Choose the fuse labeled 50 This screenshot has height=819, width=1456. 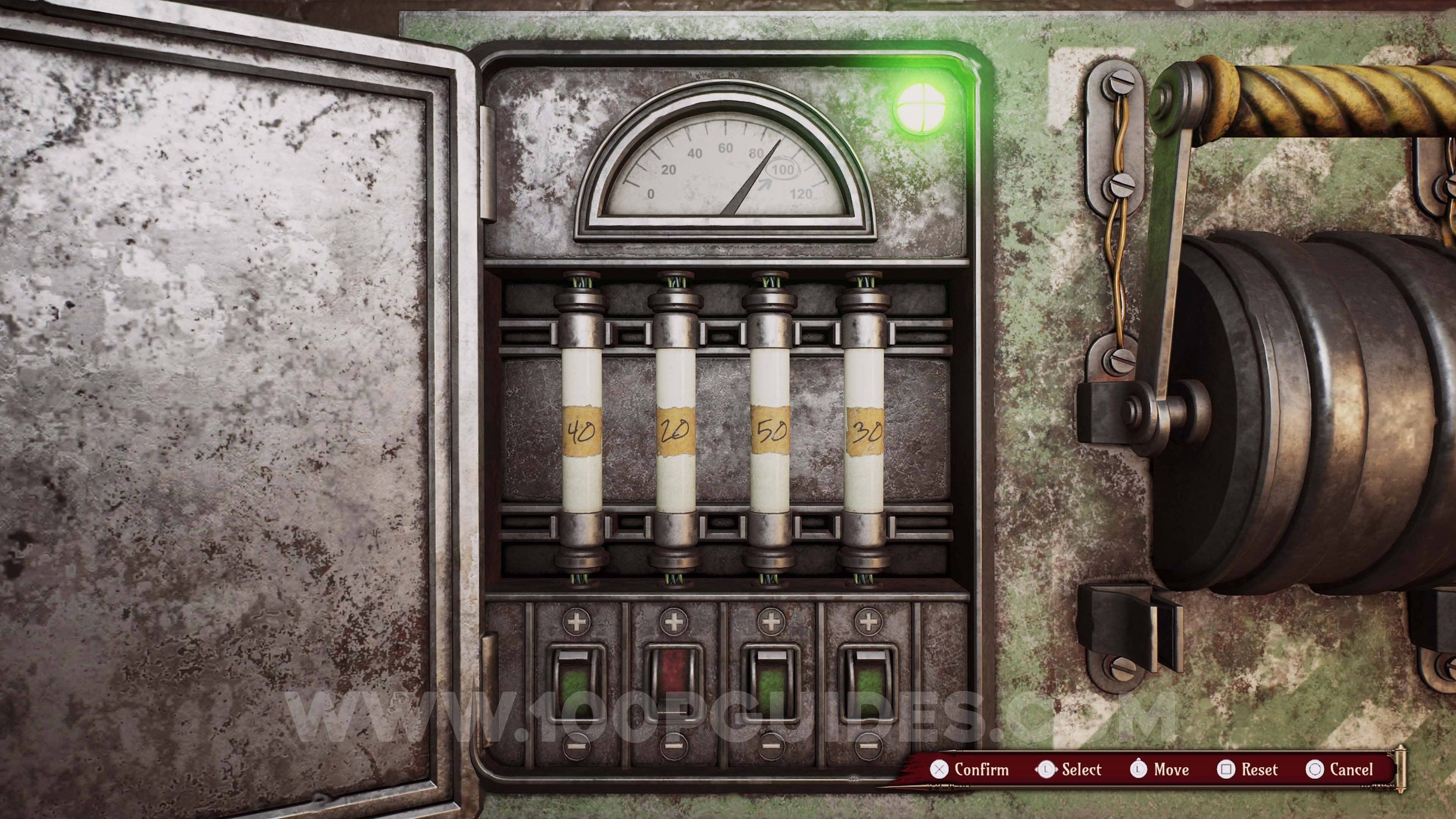click(770, 431)
